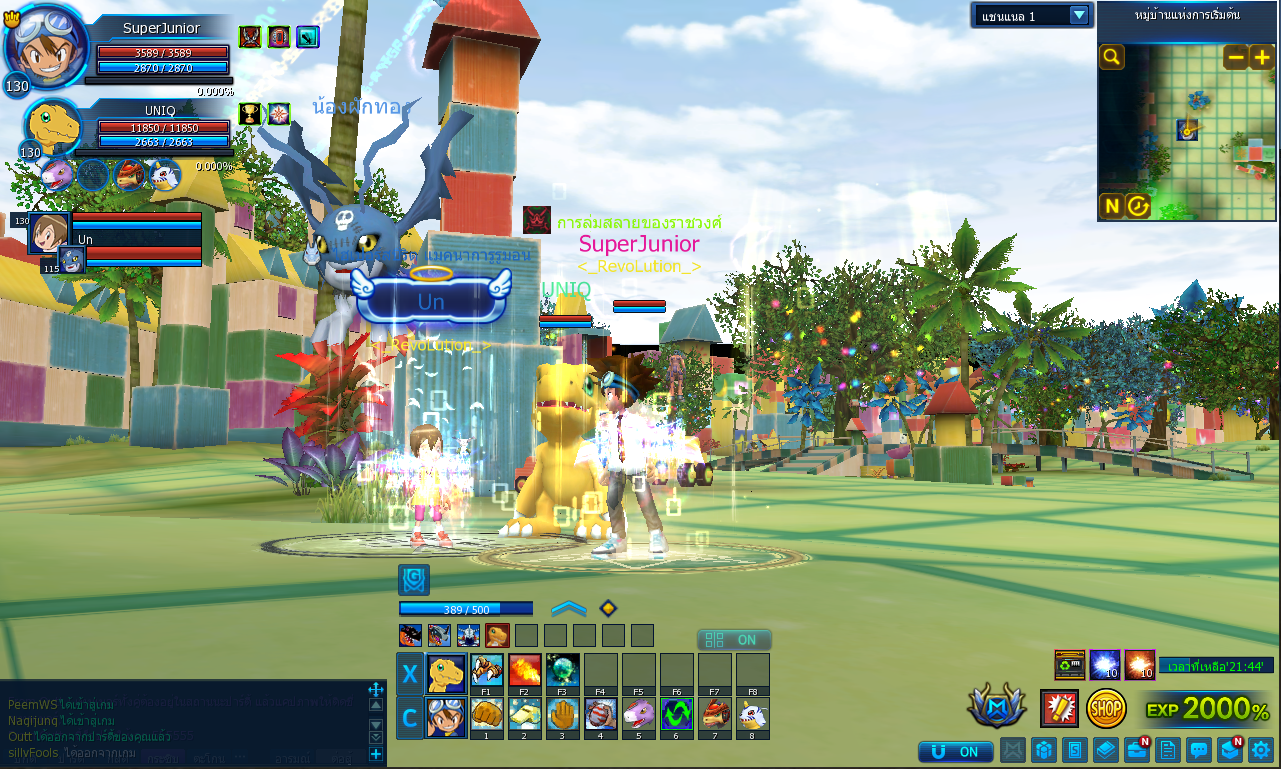1281x769 pixels.
Task: Select the fist skill in slot 1
Action: click(x=486, y=714)
